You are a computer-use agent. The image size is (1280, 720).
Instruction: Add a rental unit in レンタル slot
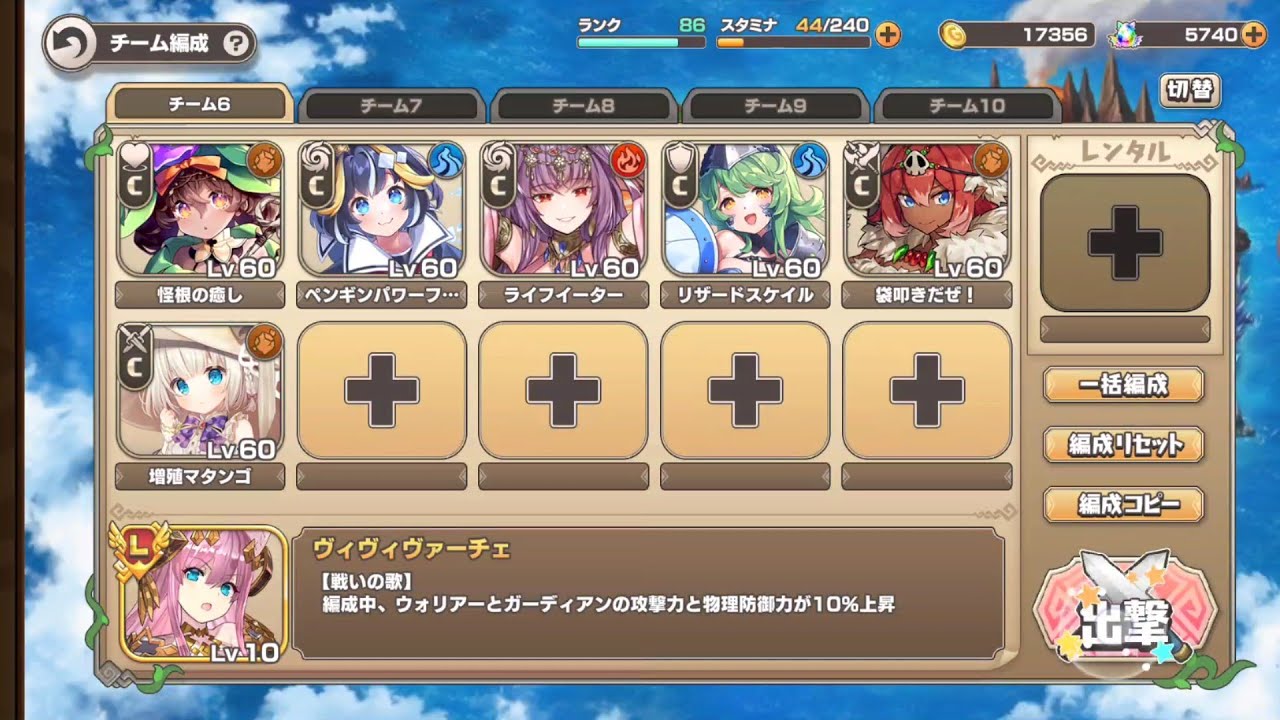tap(1125, 242)
